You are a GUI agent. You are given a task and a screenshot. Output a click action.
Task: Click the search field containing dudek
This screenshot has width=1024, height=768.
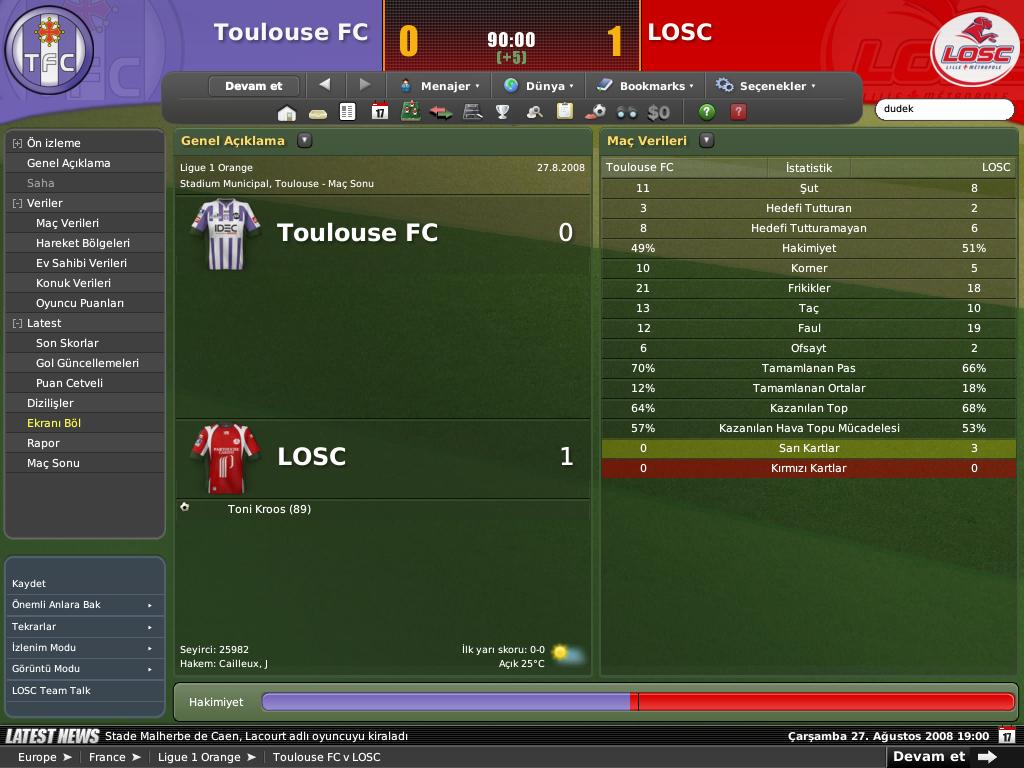pos(943,109)
